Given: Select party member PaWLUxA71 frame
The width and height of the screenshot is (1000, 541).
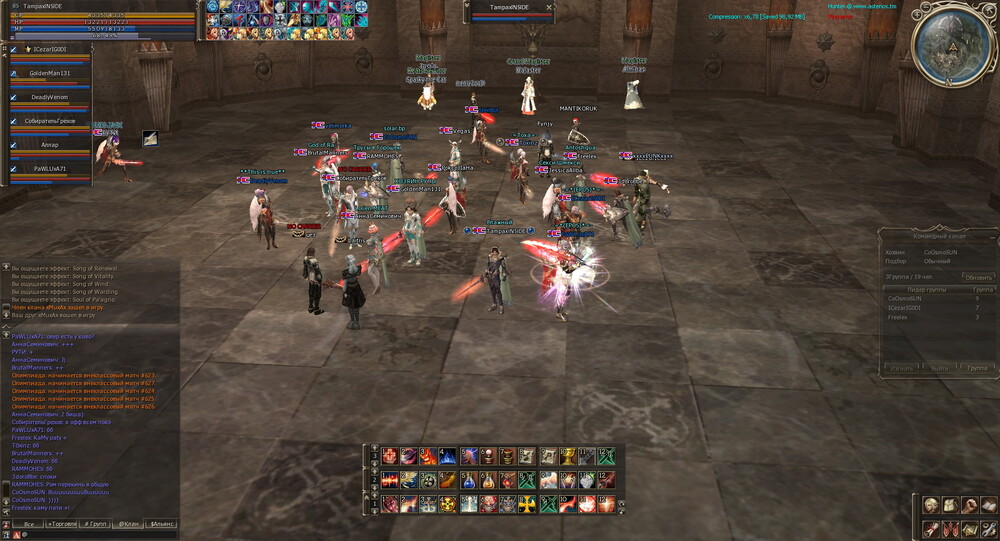Looking at the screenshot, I should click(x=50, y=169).
